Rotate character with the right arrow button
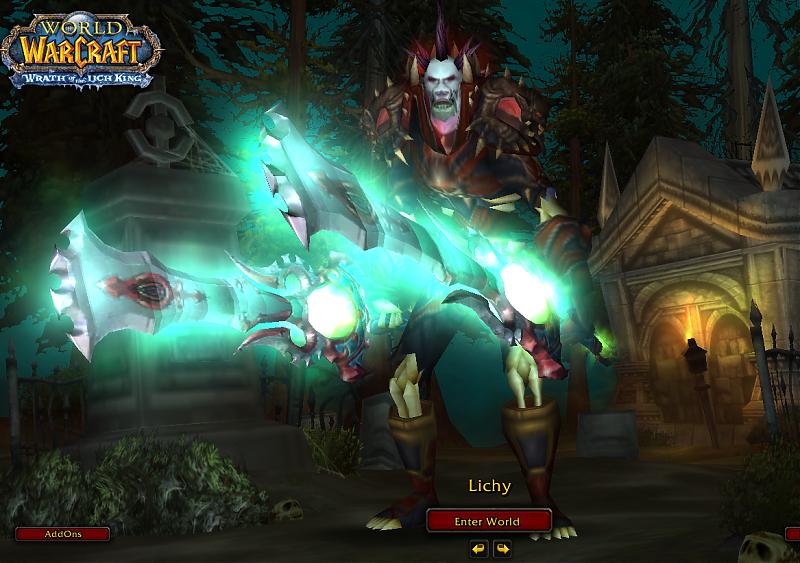 point(501,548)
